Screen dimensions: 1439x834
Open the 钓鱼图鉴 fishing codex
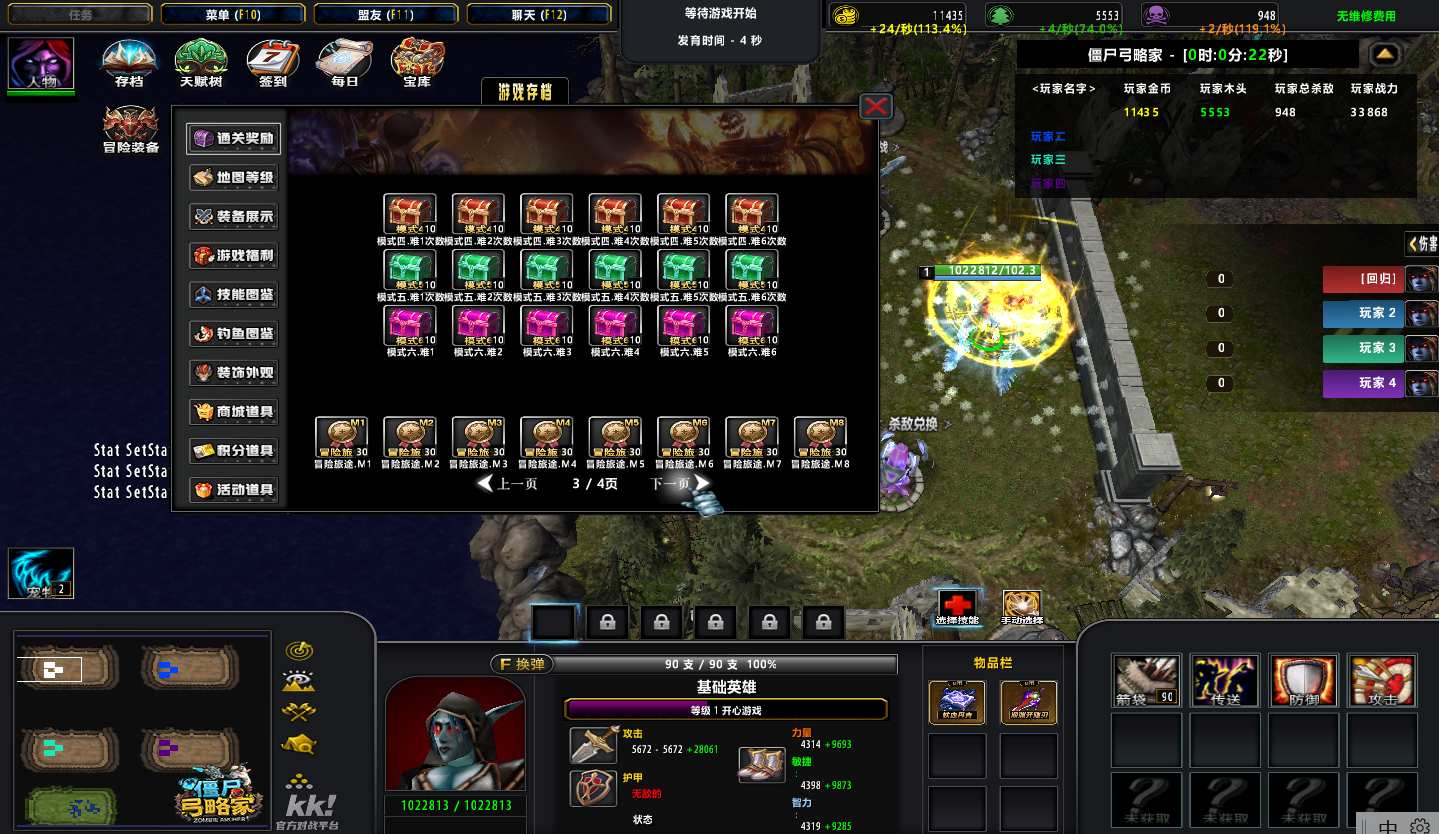tap(234, 334)
